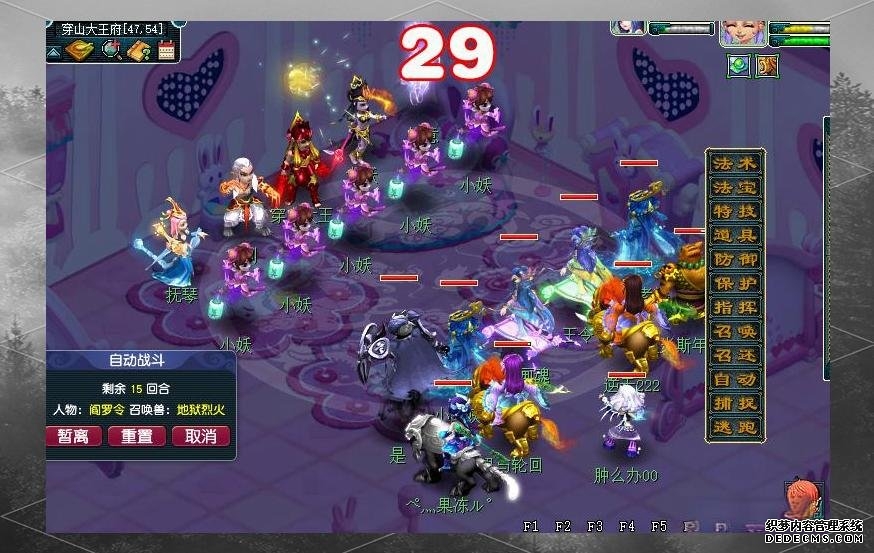The width and height of the screenshot is (874, 553).
Task: Open the 道具 items command
Action: [735, 236]
